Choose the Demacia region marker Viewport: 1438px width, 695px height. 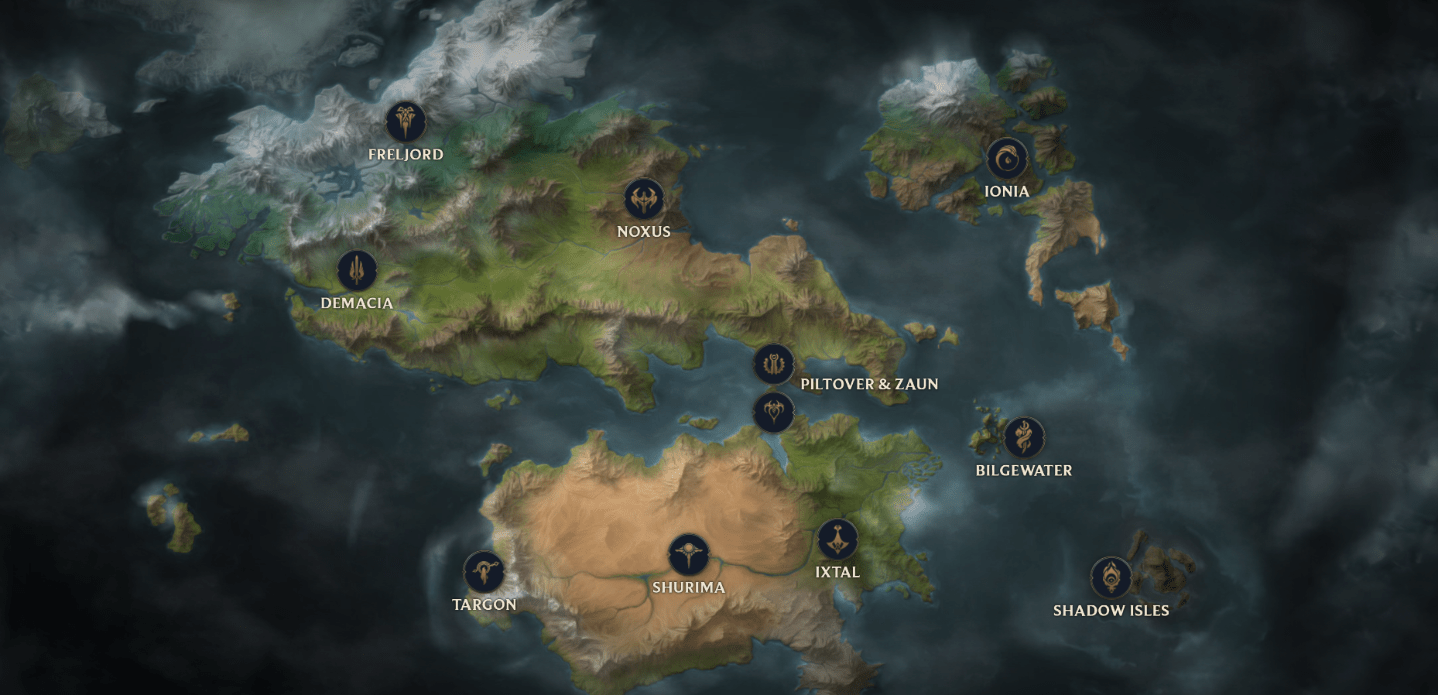point(357,270)
